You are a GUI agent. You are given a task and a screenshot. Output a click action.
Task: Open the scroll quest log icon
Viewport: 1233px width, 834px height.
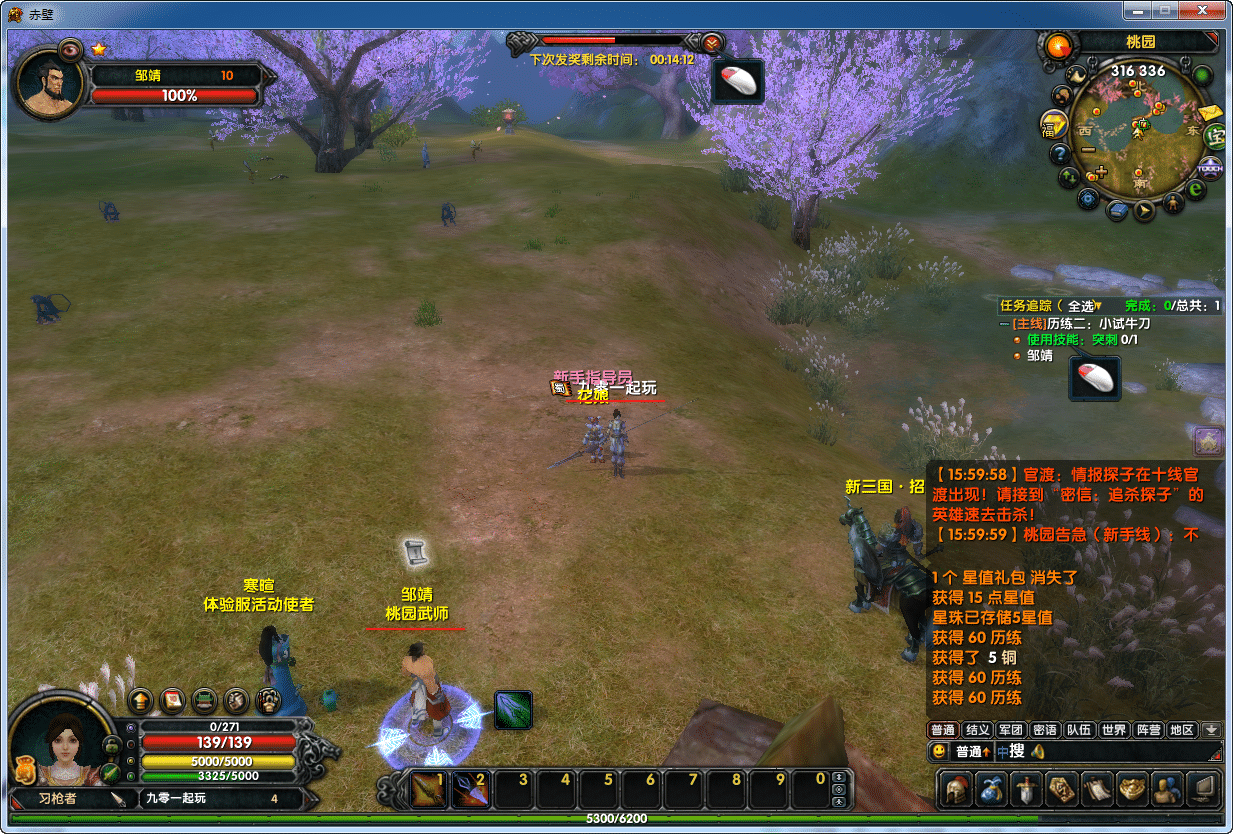1097,790
